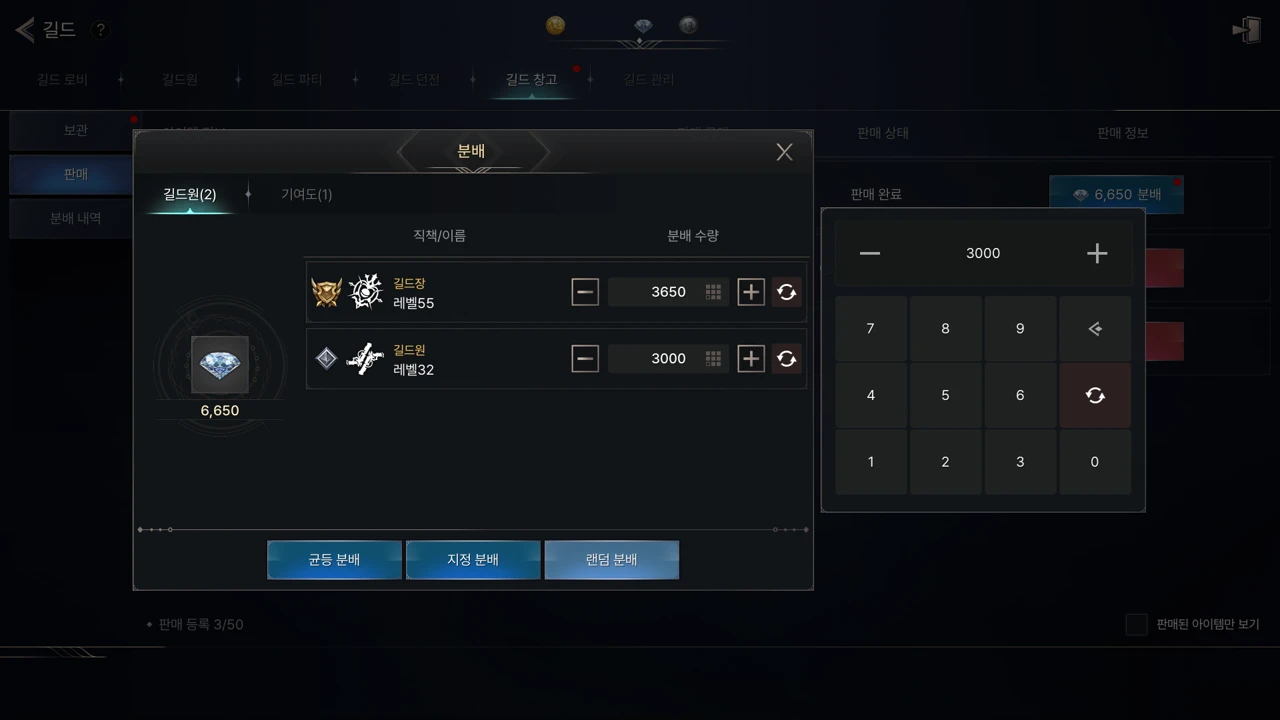1280x720 pixels.
Task: Switch to the 기여도(1) tab
Action: 306,194
